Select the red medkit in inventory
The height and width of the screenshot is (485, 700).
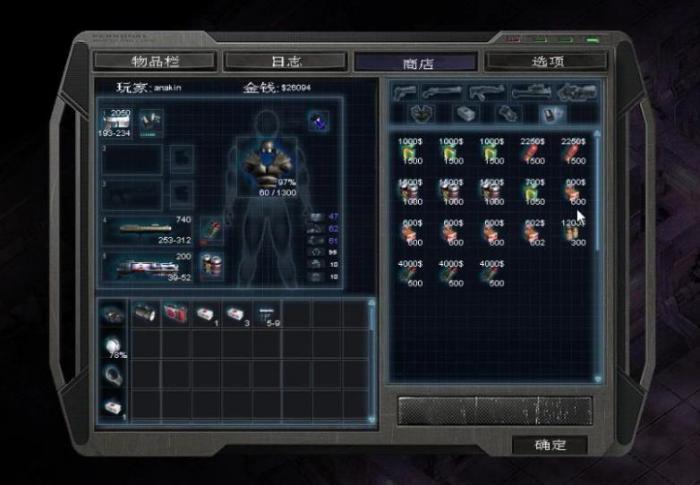tap(175, 313)
